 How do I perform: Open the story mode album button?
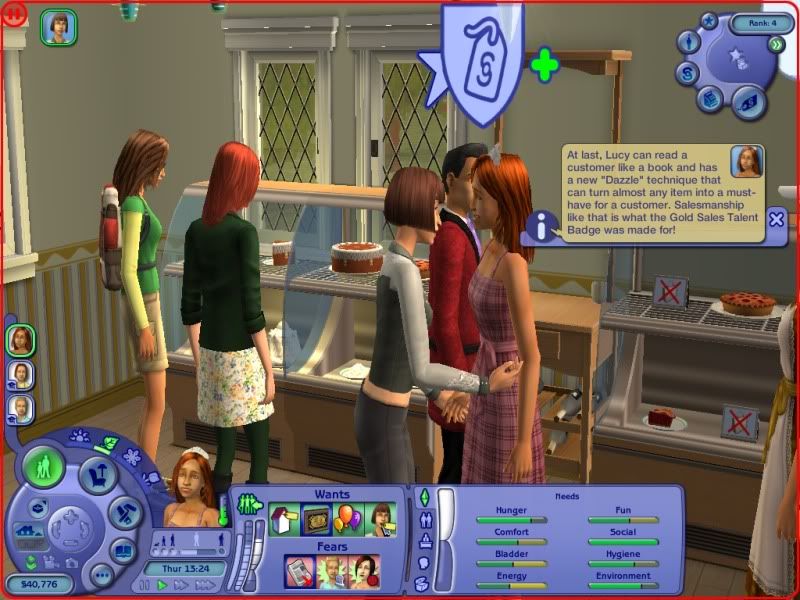tap(123, 551)
